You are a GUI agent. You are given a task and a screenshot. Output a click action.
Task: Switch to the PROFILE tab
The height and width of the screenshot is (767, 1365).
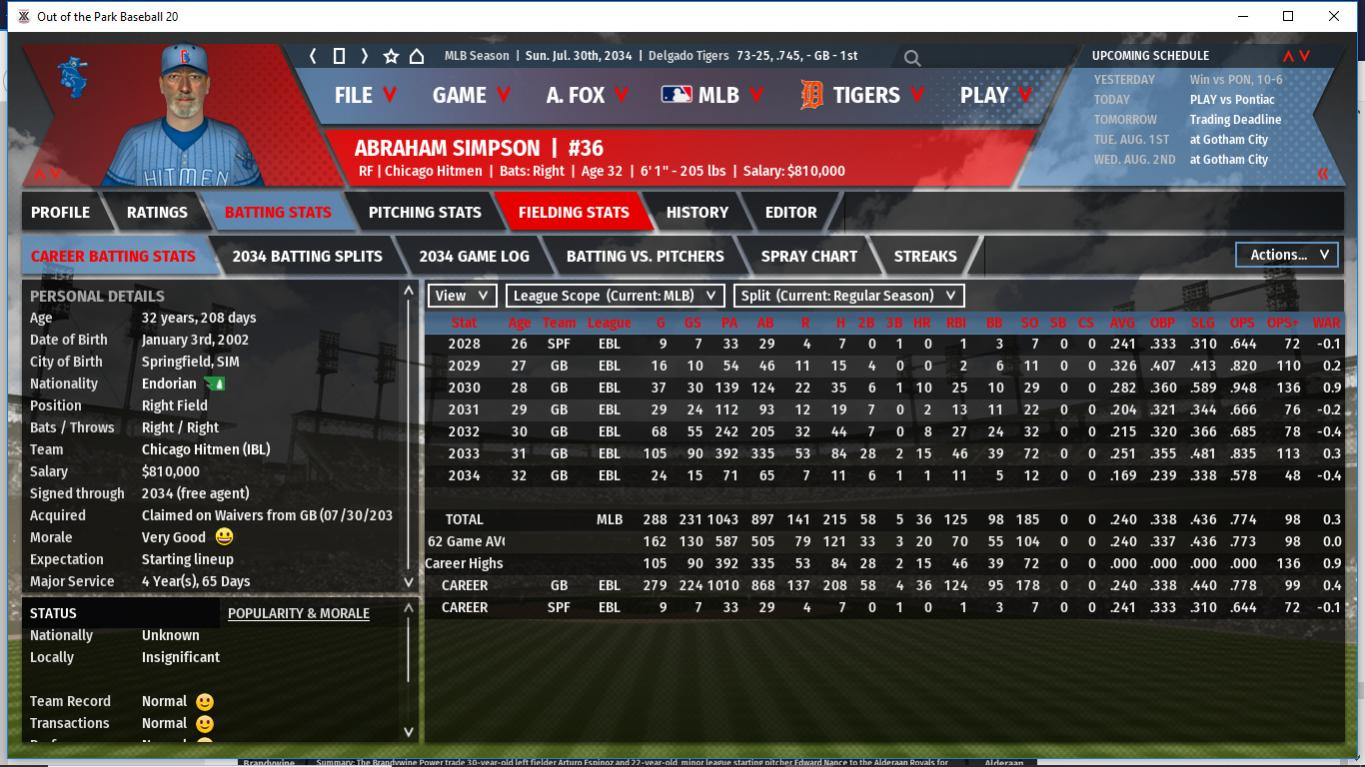point(60,212)
